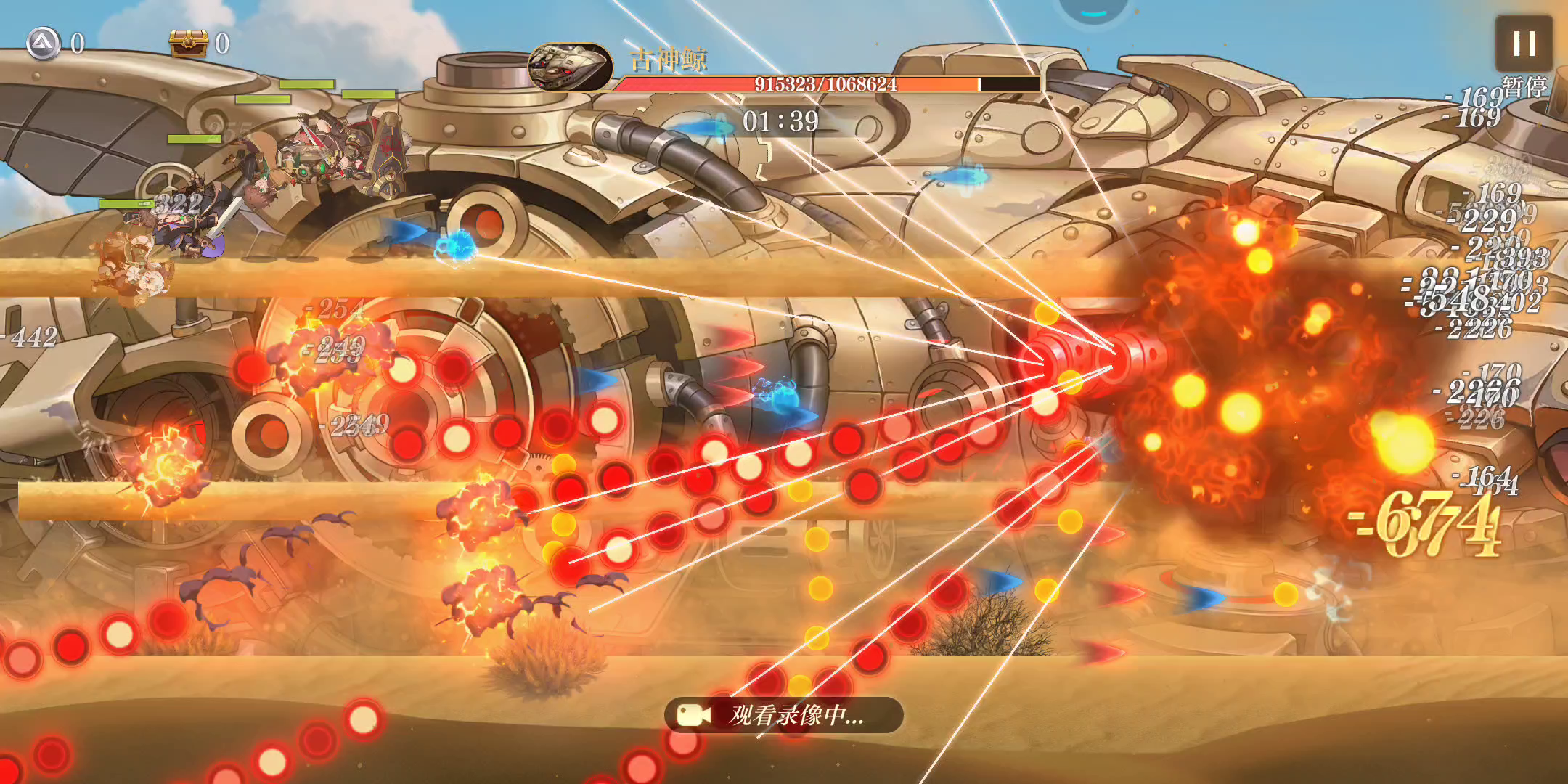Tap the 观看录像中 replay indicator
Viewport: 1568px width, 784px height.
click(x=783, y=716)
